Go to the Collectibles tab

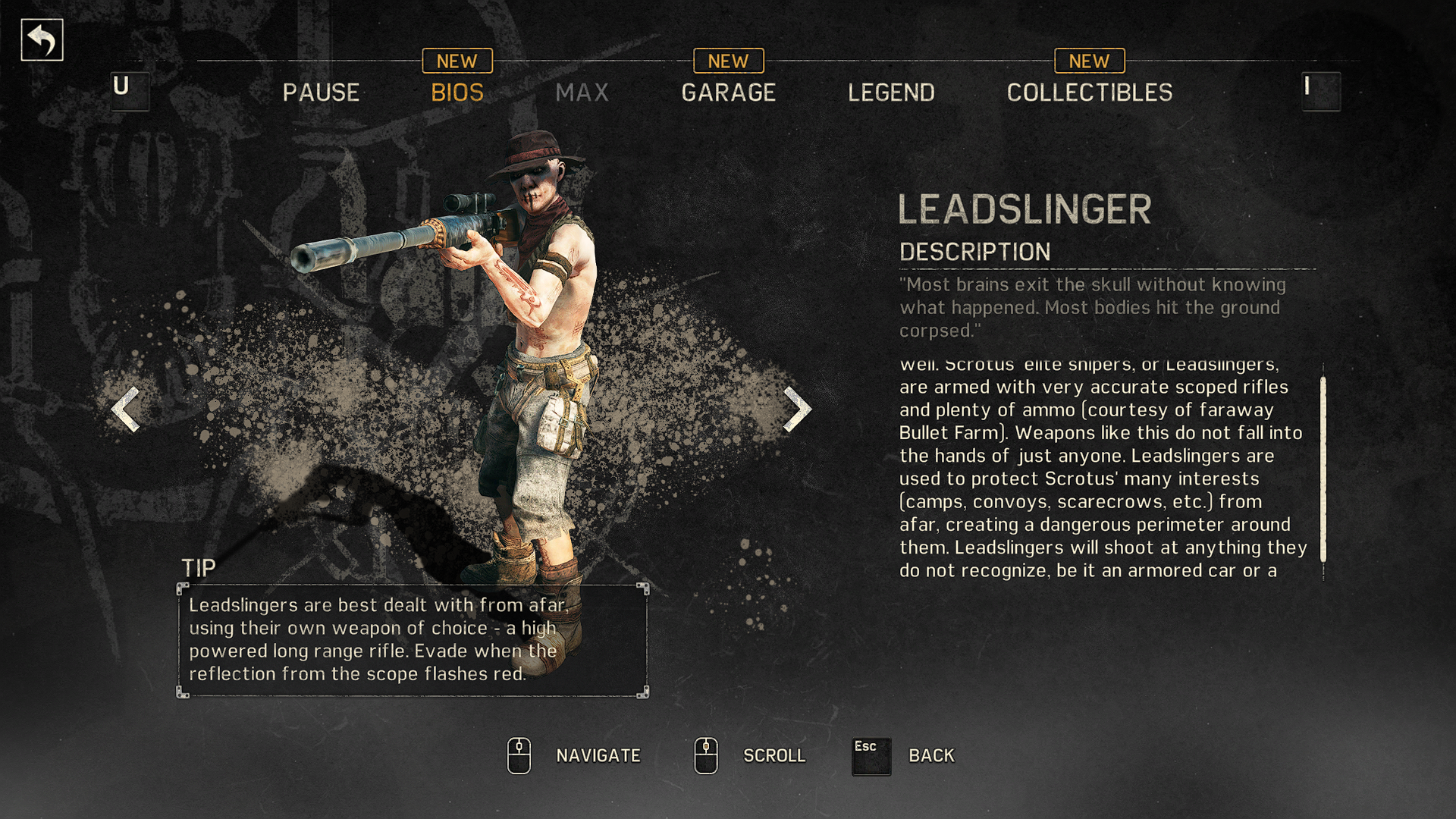1089,93
